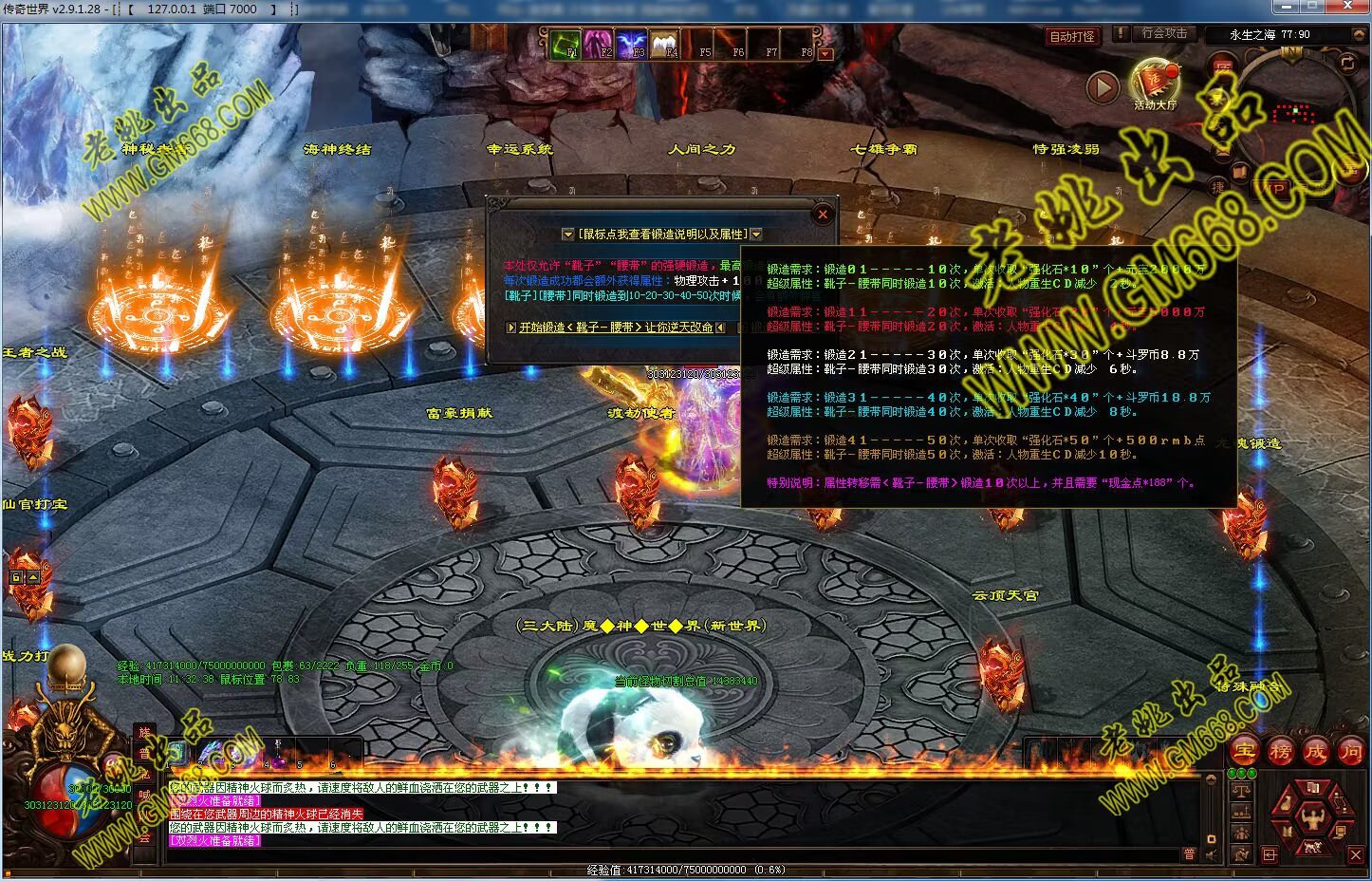This screenshot has width=1372, height=881.
Task: Use the F2 purple figure skill
Action: tap(599, 45)
